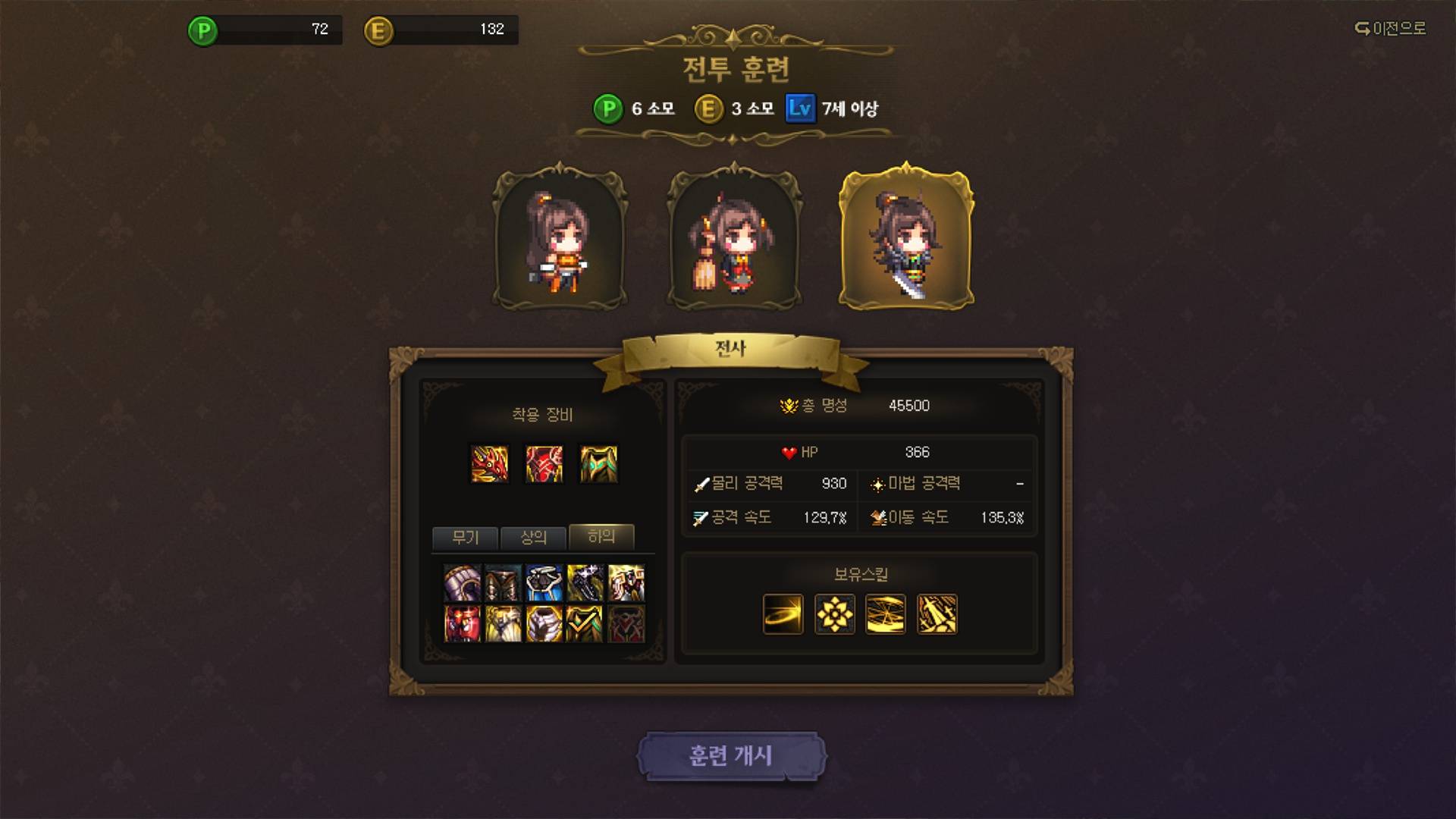Switch to the 하의 bottom armor tab
This screenshot has height=819, width=1456.
click(x=601, y=537)
